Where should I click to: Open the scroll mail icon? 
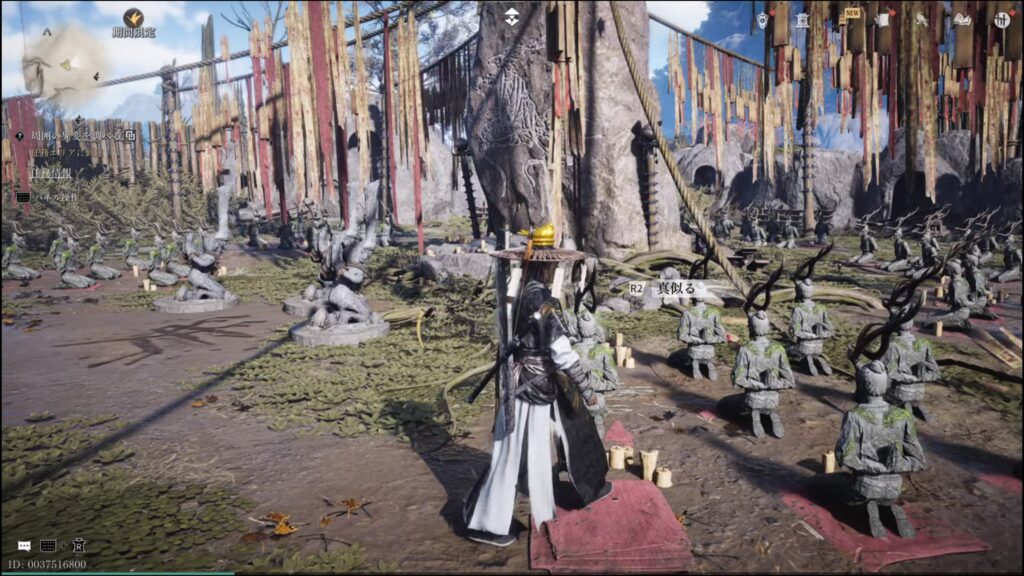pos(883,19)
